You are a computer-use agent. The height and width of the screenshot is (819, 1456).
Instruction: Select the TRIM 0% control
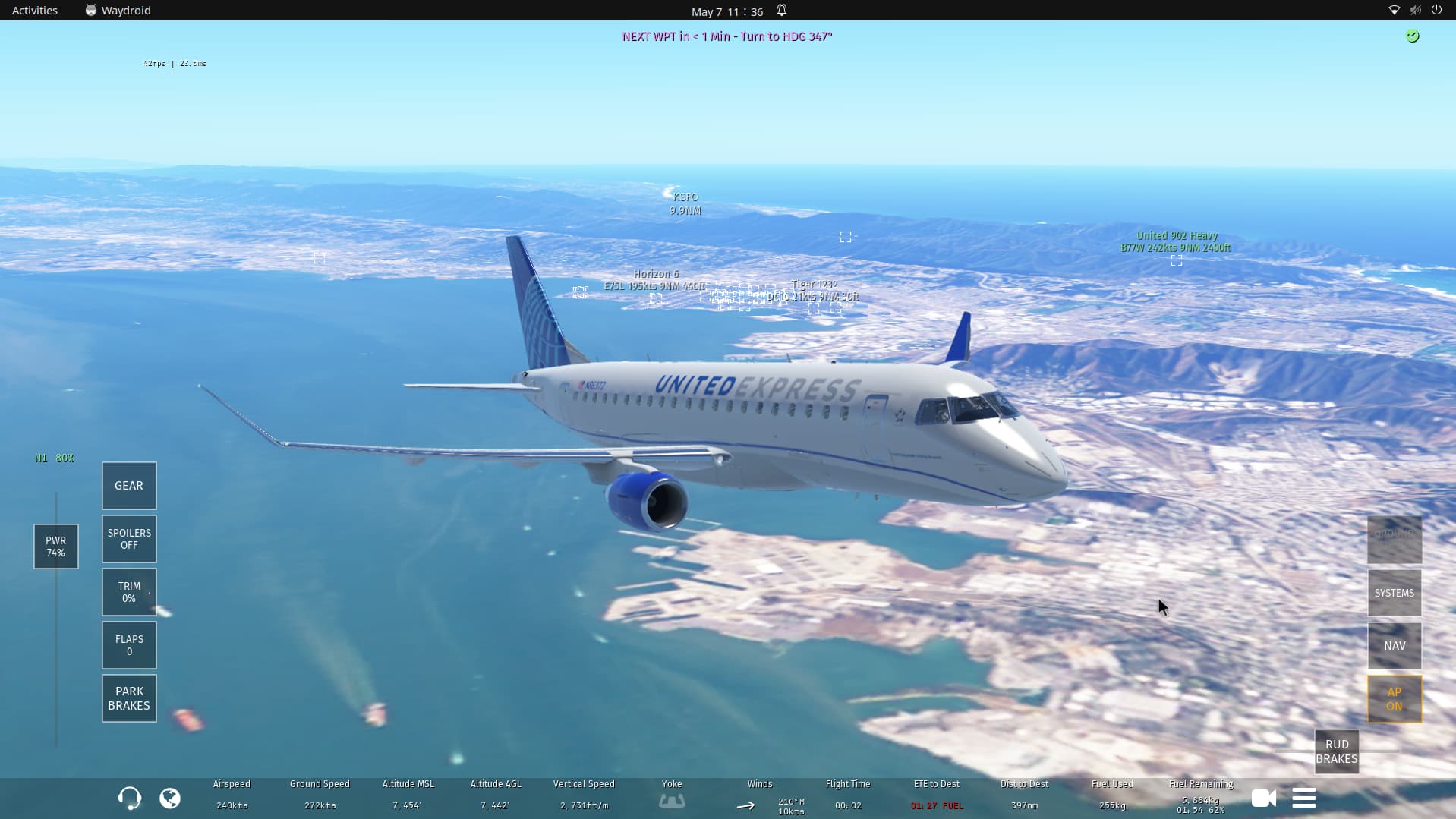pos(129,592)
